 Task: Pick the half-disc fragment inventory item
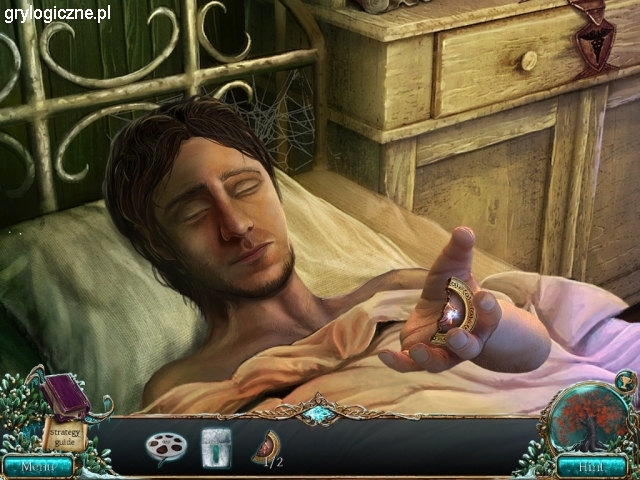tap(266, 445)
